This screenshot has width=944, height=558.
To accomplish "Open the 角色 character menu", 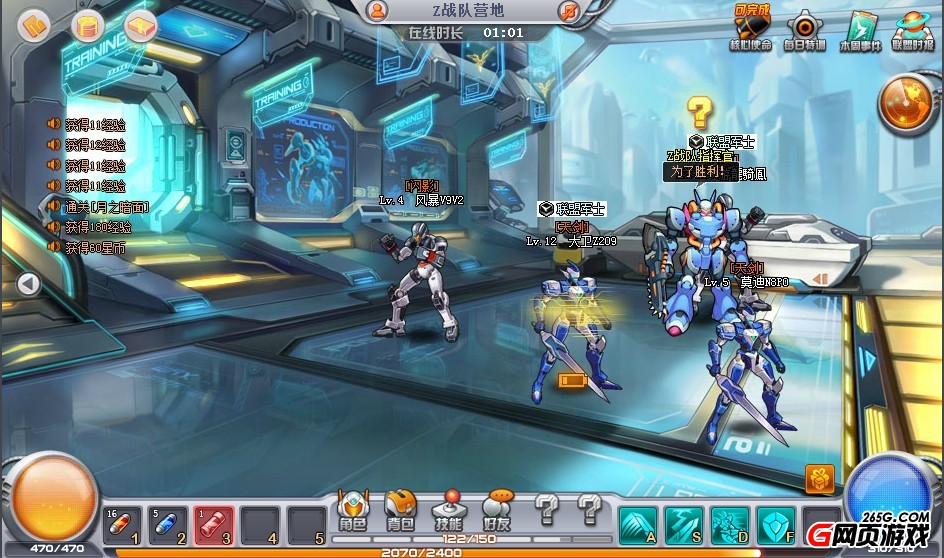I will point(353,510).
